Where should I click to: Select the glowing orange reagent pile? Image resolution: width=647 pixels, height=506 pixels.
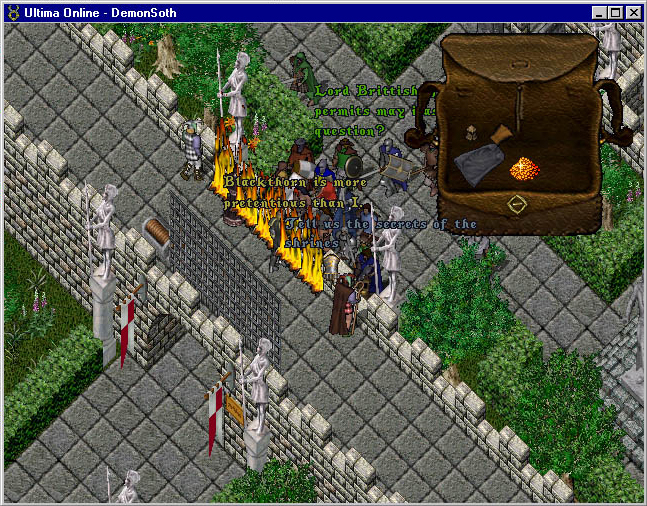pos(525,168)
